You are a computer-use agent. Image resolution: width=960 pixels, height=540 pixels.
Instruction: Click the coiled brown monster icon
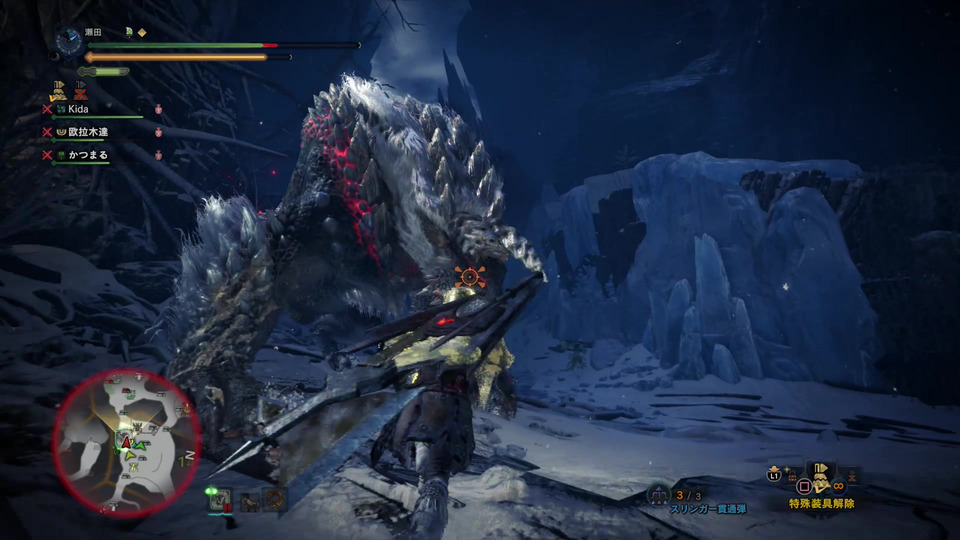click(x=274, y=498)
